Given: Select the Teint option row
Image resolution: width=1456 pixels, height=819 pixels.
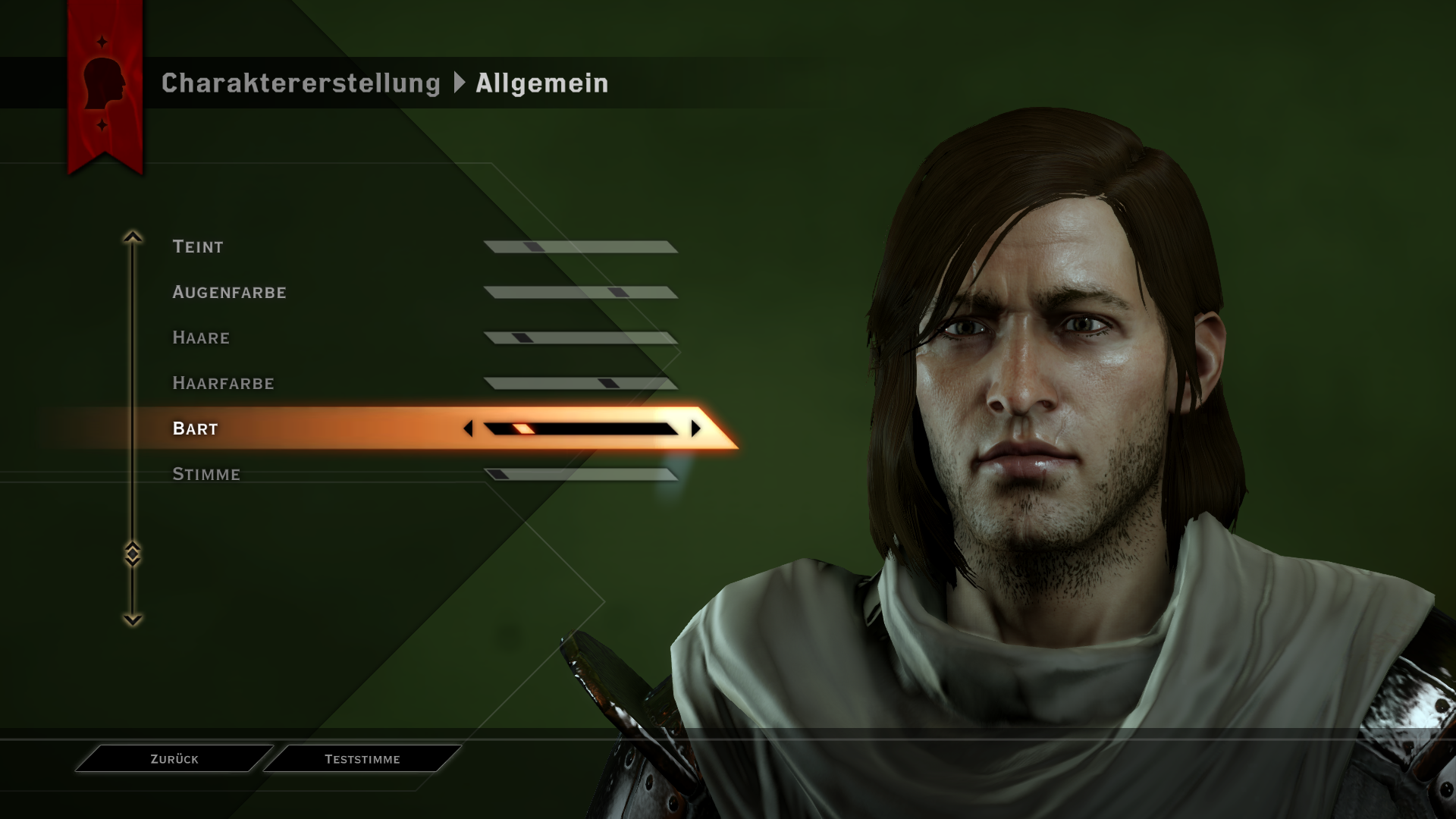Looking at the screenshot, I should (x=198, y=246).
